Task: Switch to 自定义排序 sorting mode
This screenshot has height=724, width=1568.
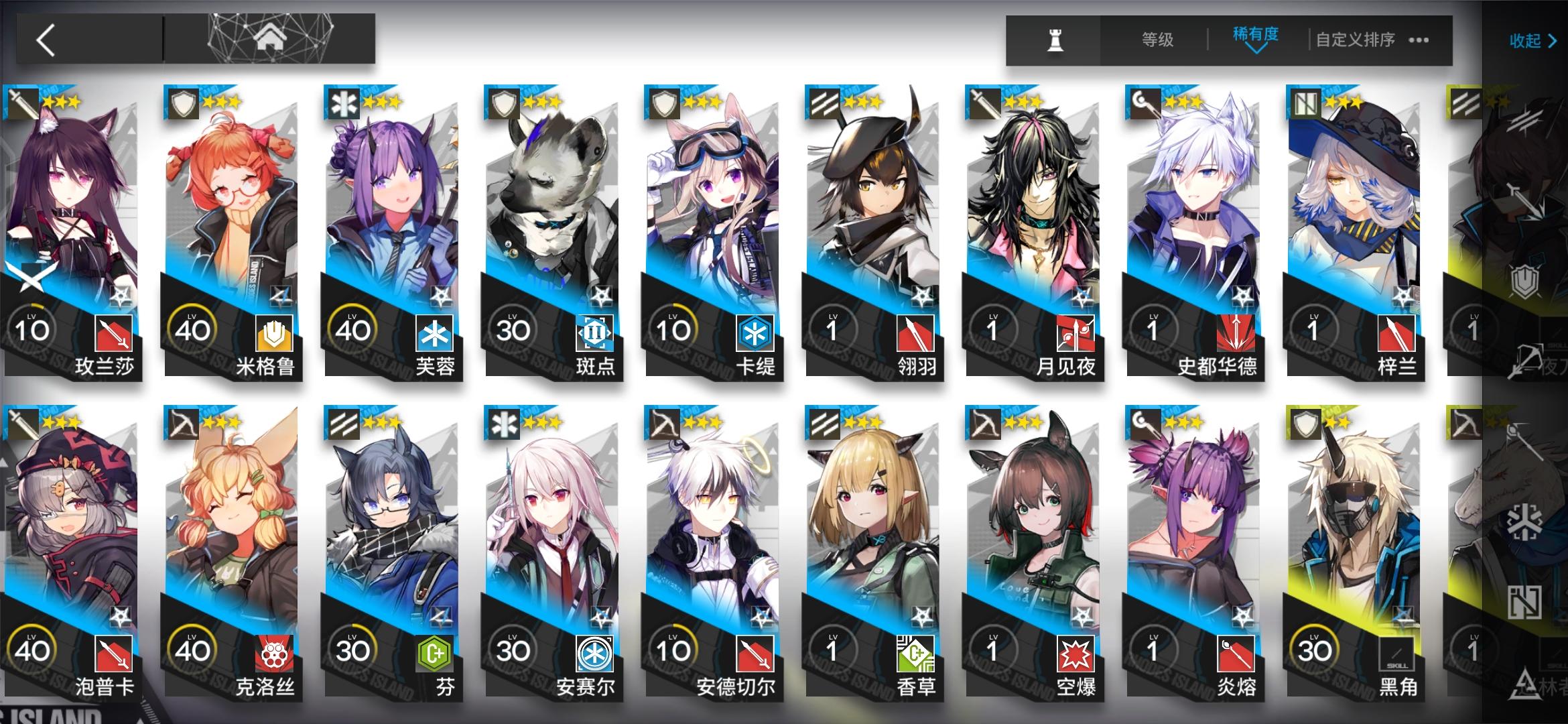Action: 1352,40
